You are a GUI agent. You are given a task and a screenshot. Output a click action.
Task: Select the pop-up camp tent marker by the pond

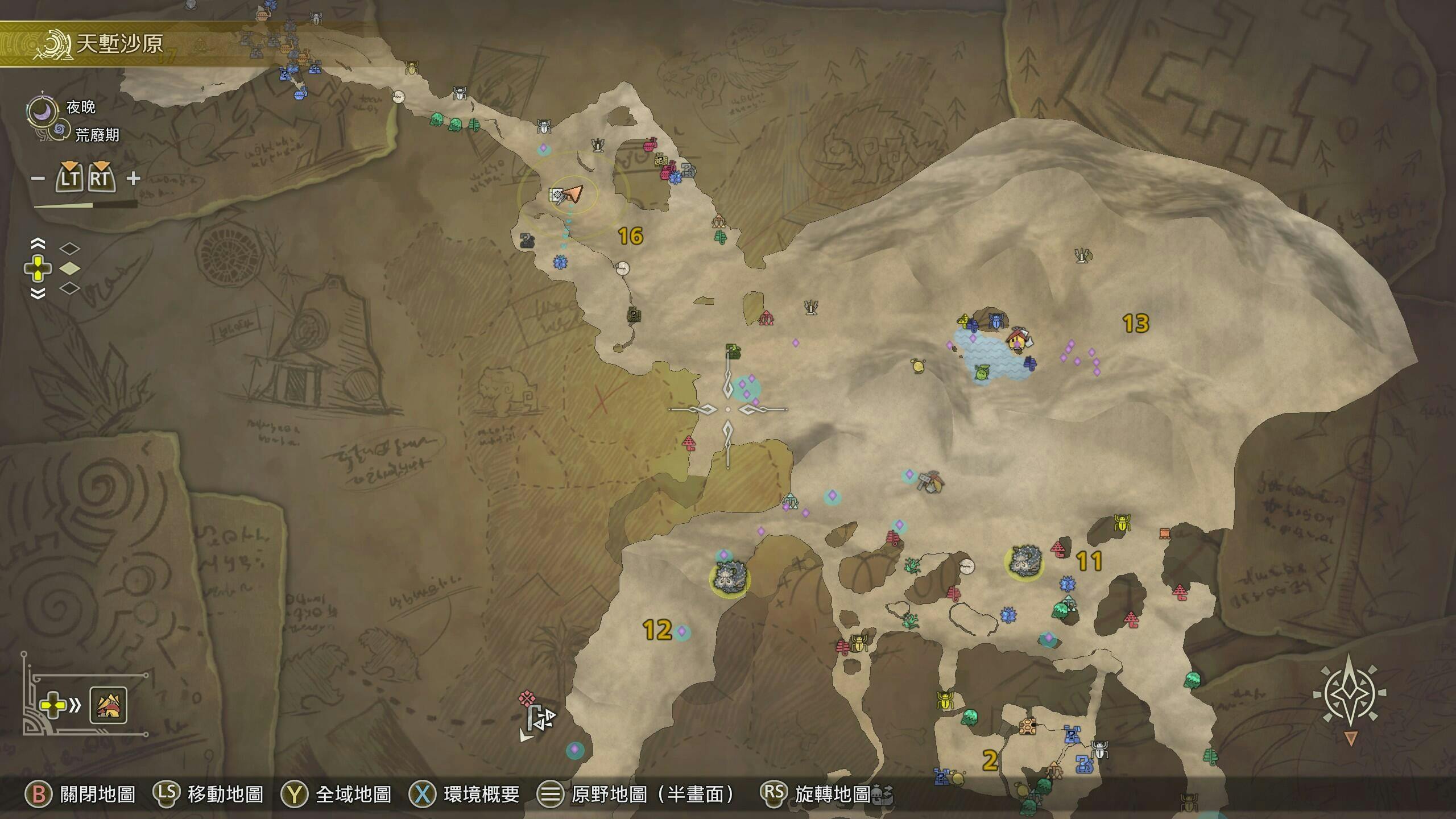coord(1017,340)
